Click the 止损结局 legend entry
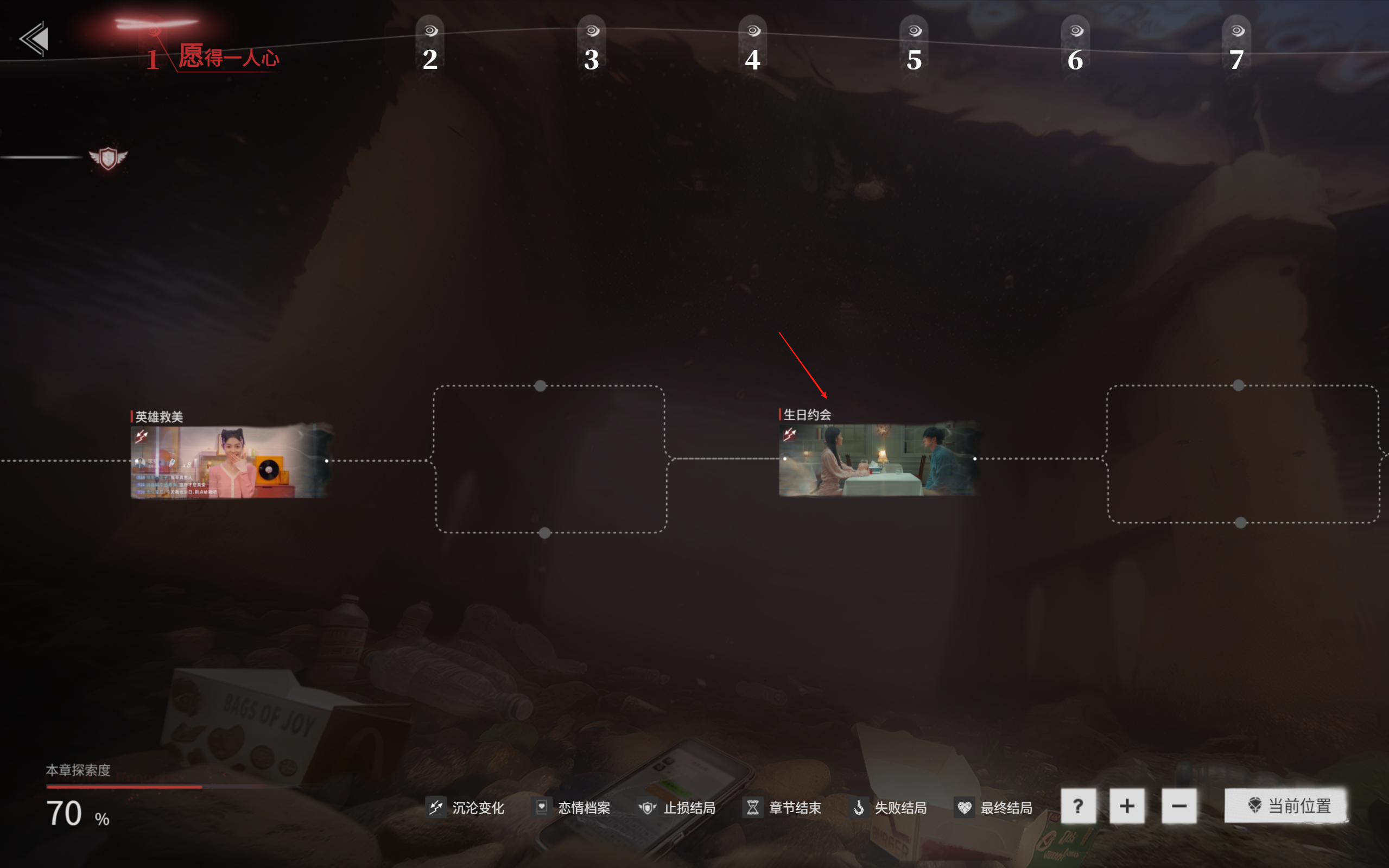This screenshot has height=868, width=1389. point(677,808)
